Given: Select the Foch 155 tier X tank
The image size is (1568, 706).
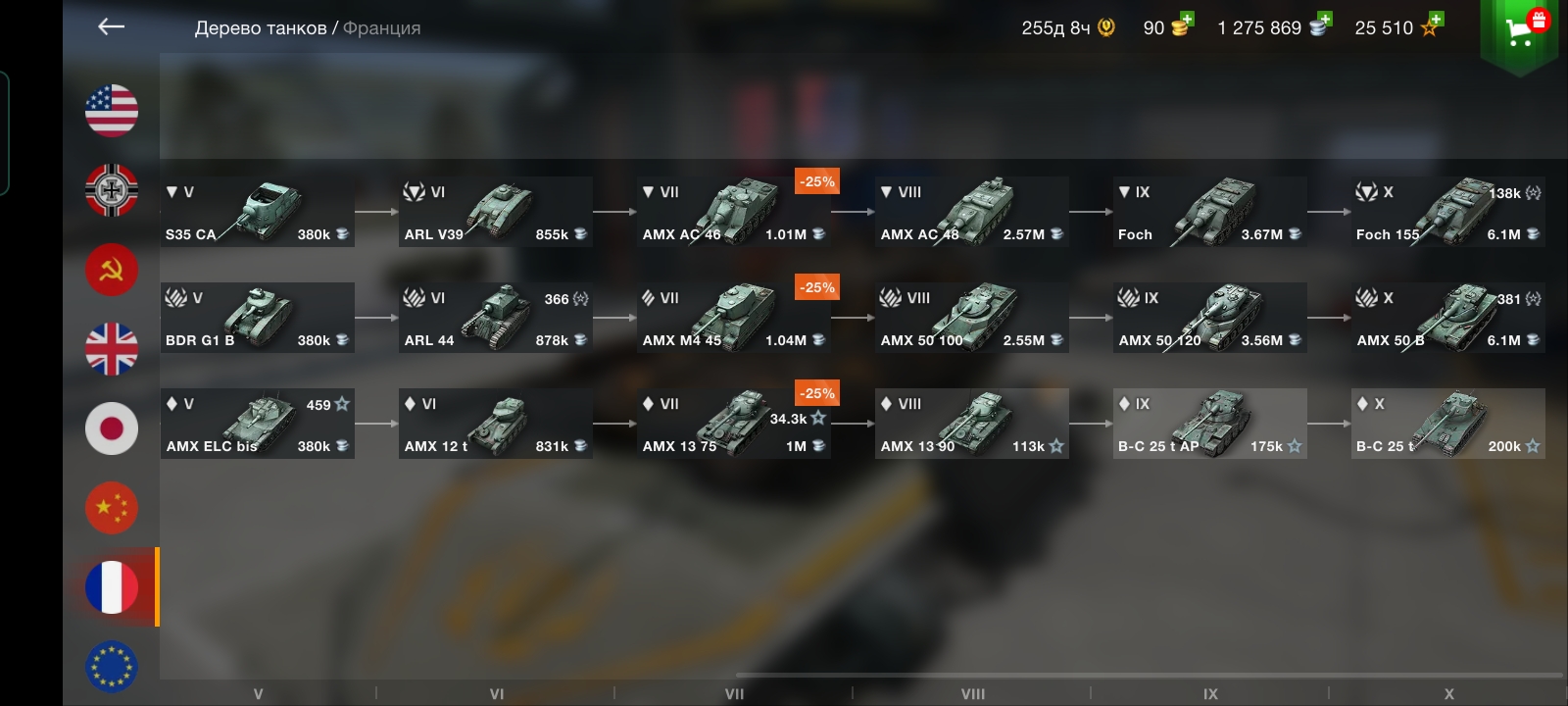Looking at the screenshot, I should pos(1448,212).
